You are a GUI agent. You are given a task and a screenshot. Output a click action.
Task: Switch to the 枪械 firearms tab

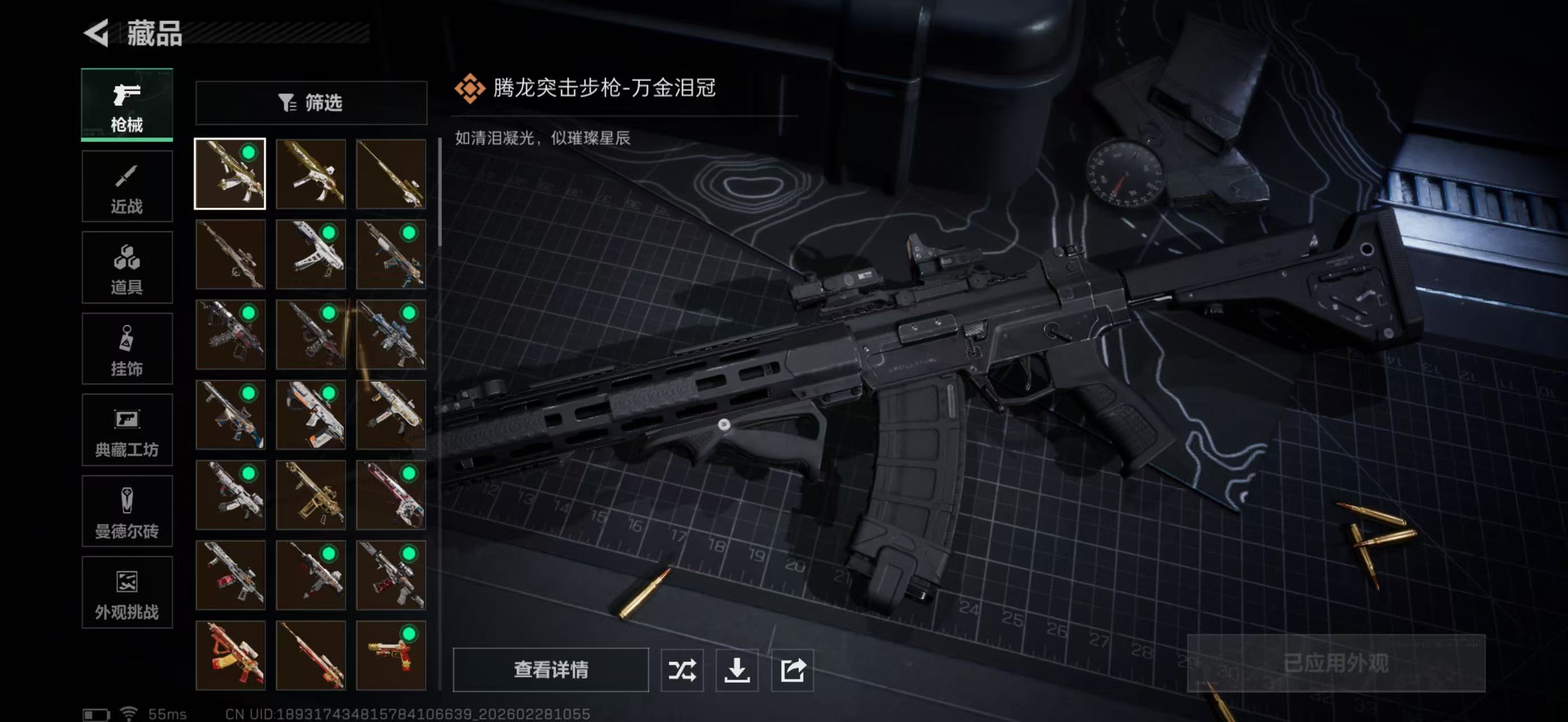pos(128,105)
